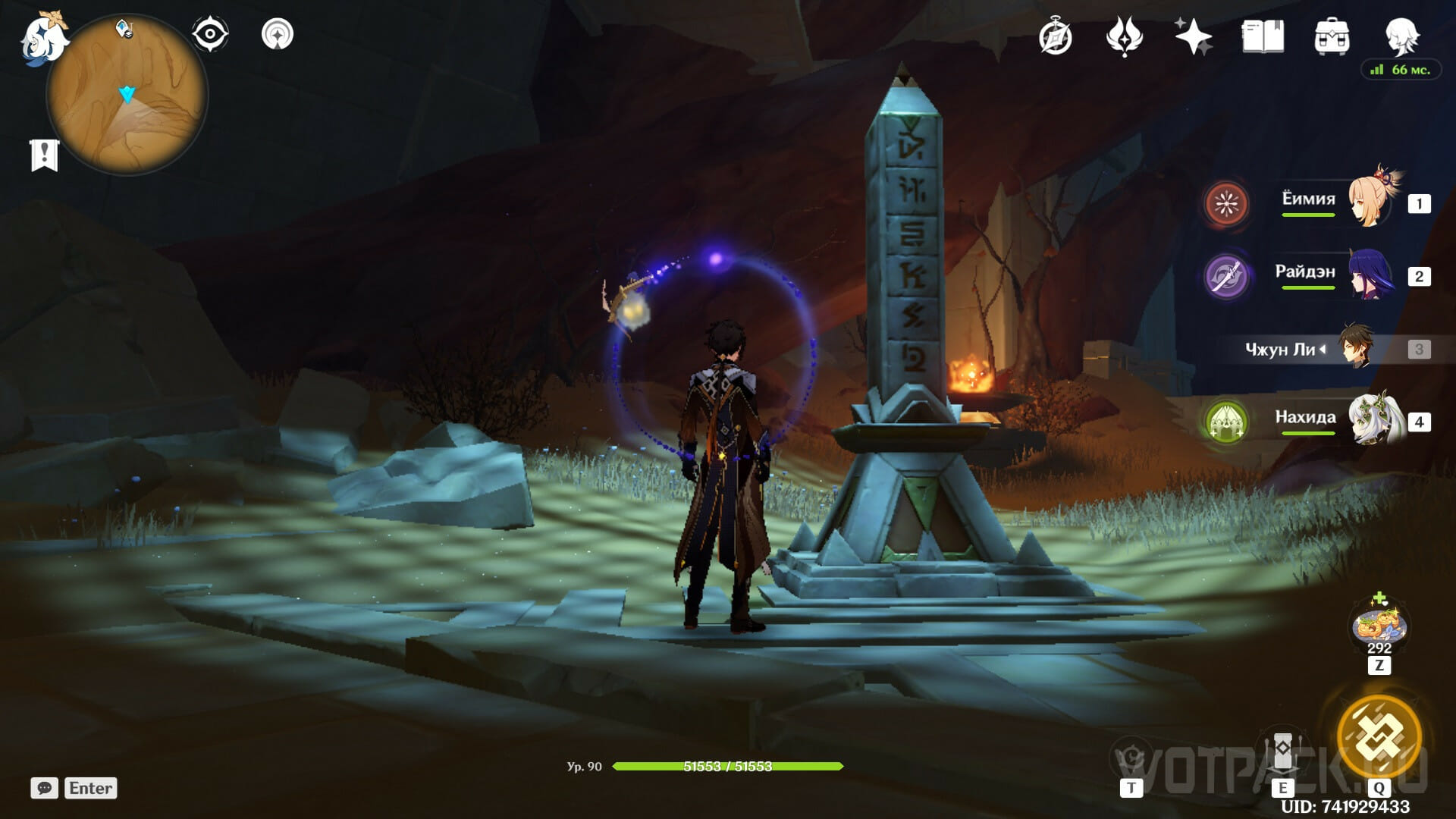The width and height of the screenshot is (1456, 819).
Task: Open the events flame icon
Action: (1124, 36)
